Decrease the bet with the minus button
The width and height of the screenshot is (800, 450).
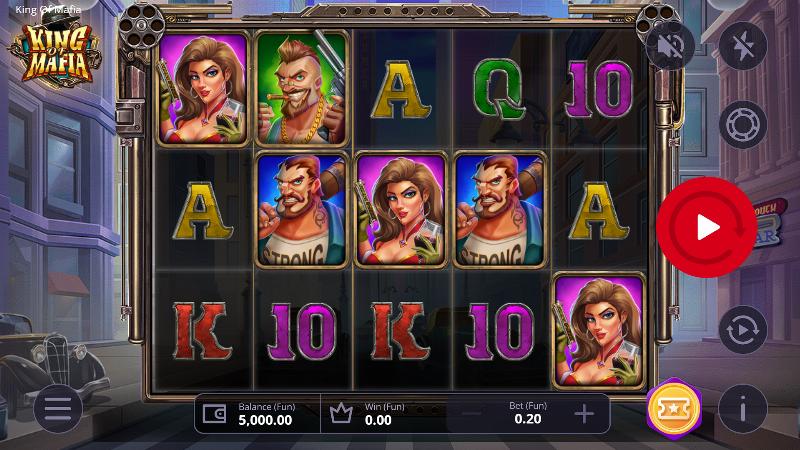pos(471,413)
